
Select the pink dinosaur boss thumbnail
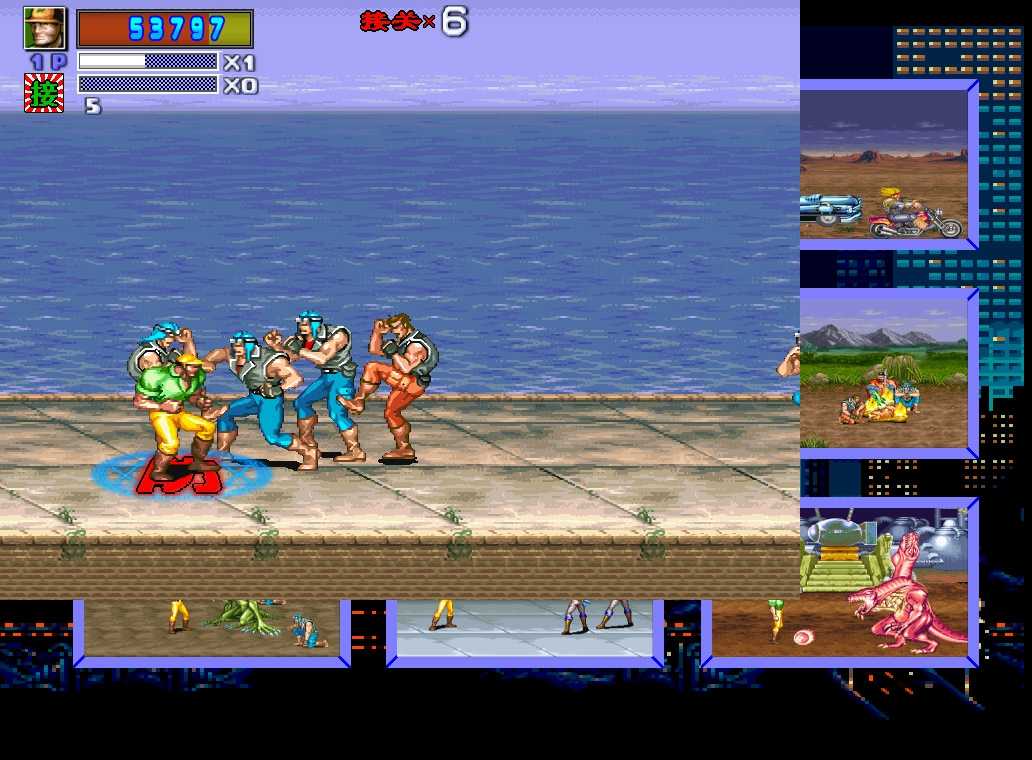(884, 582)
